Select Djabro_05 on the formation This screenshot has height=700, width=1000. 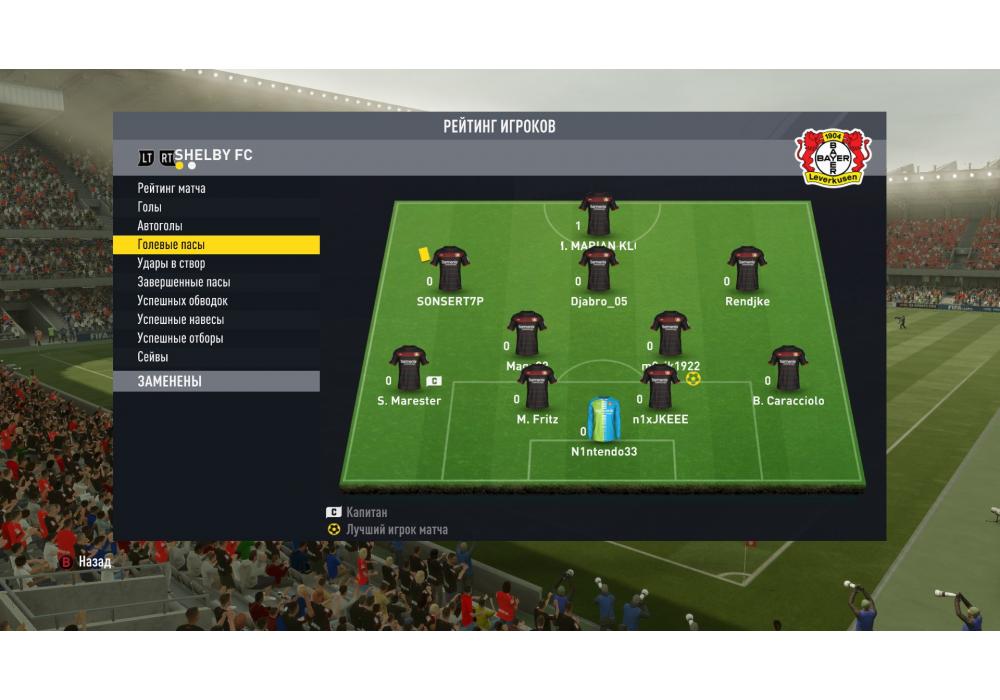599,269
